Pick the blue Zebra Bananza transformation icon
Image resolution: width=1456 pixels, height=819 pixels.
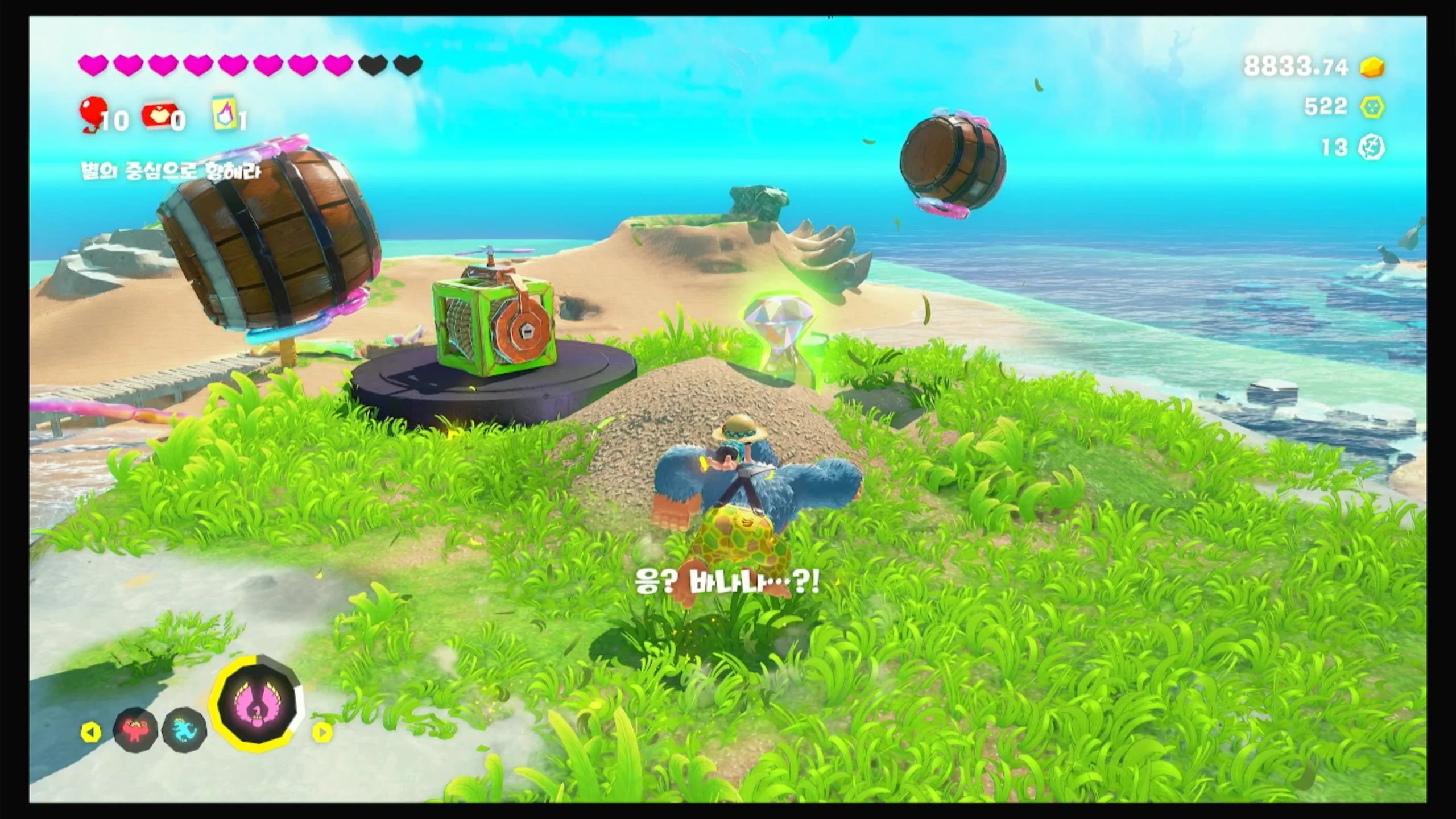(183, 729)
